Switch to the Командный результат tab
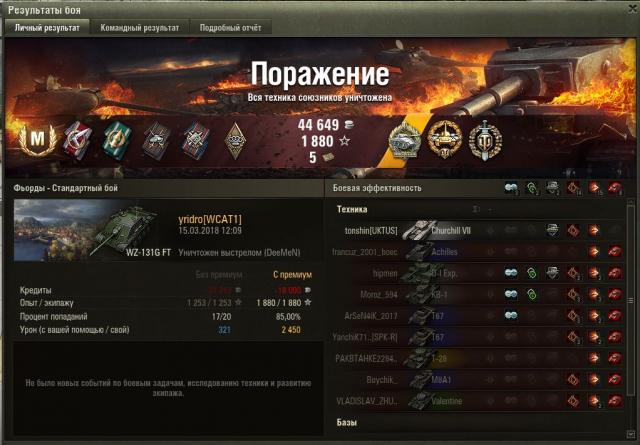 [x=138, y=28]
